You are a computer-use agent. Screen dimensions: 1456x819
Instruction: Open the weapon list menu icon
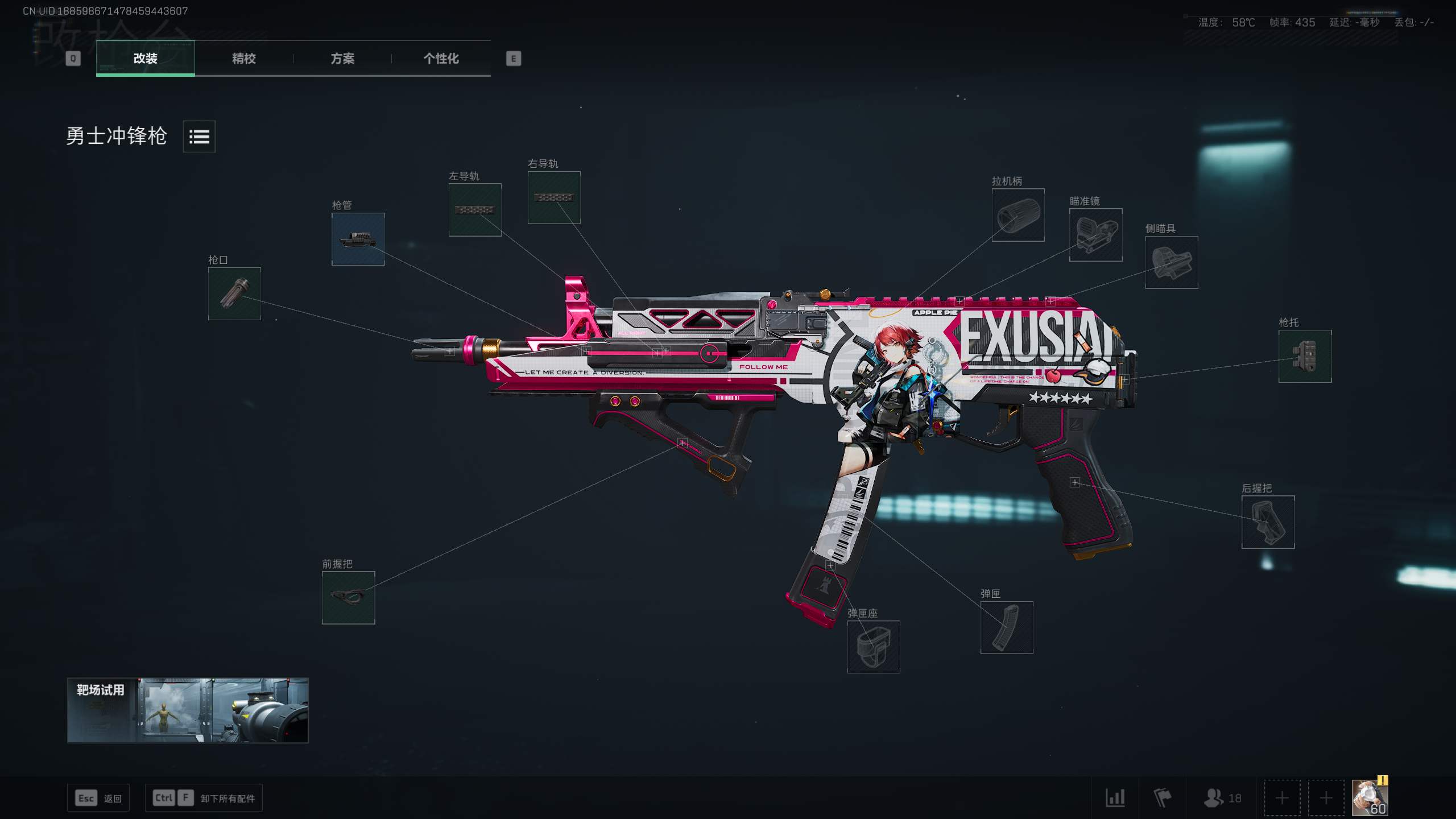pos(199,136)
